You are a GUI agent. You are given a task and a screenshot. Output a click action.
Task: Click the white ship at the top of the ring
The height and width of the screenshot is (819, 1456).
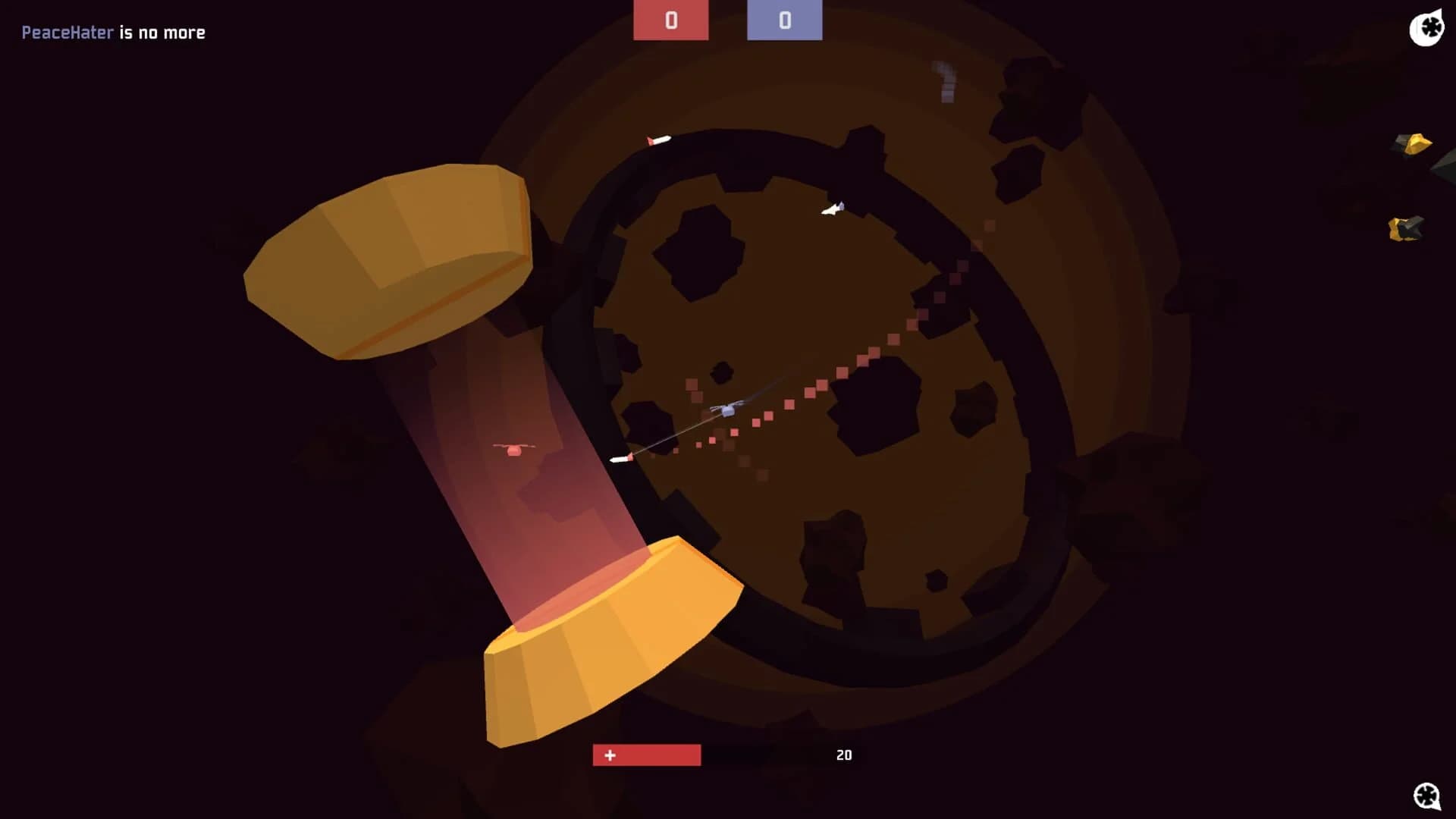tap(658, 140)
